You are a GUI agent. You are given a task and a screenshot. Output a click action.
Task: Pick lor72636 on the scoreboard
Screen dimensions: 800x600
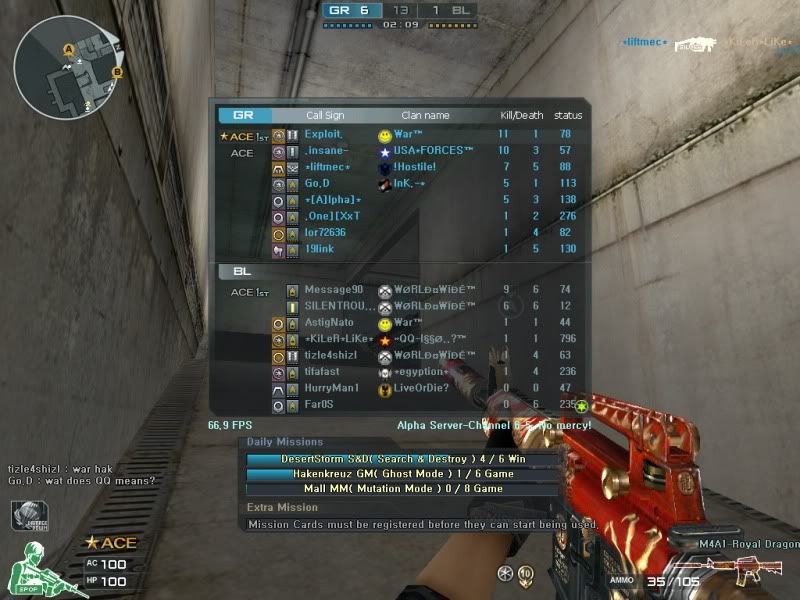(x=325, y=232)
